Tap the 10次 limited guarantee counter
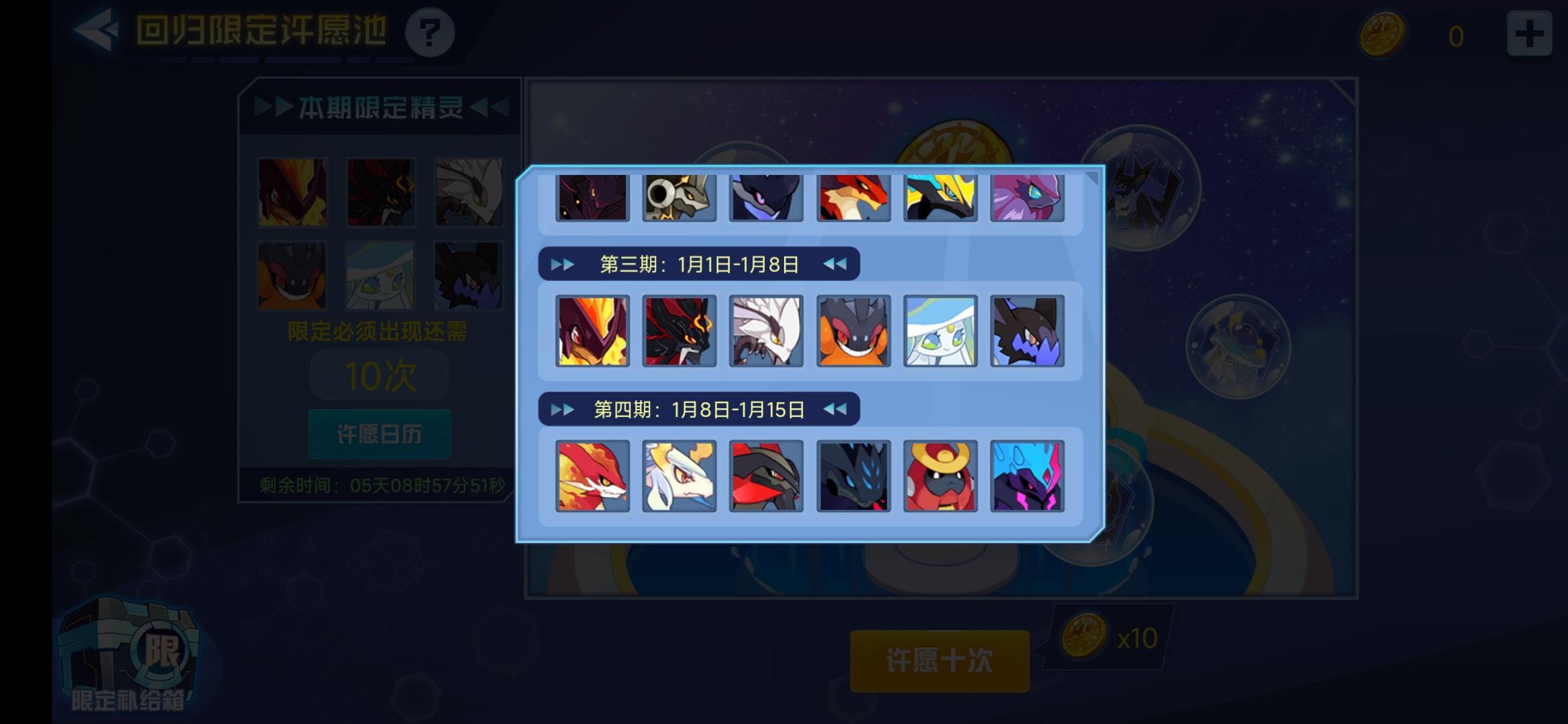Image resolution: width=1568 pixels, height=724 pixels. coord(379,374)
